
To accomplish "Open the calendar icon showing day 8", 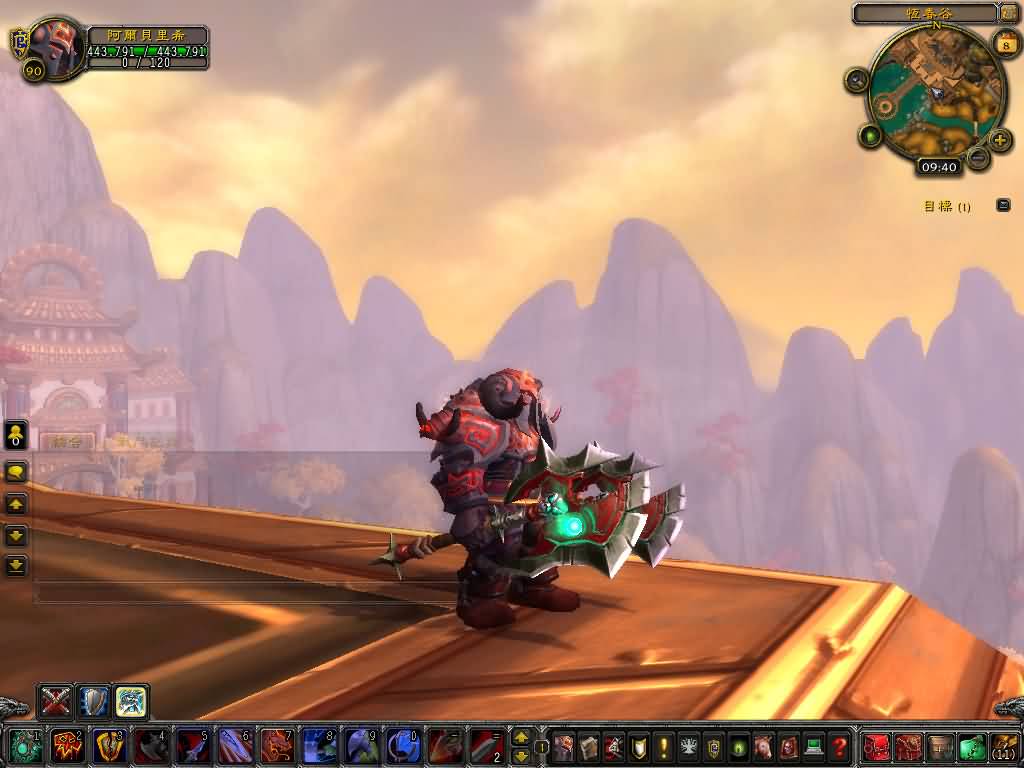I will coord(1005,43).
